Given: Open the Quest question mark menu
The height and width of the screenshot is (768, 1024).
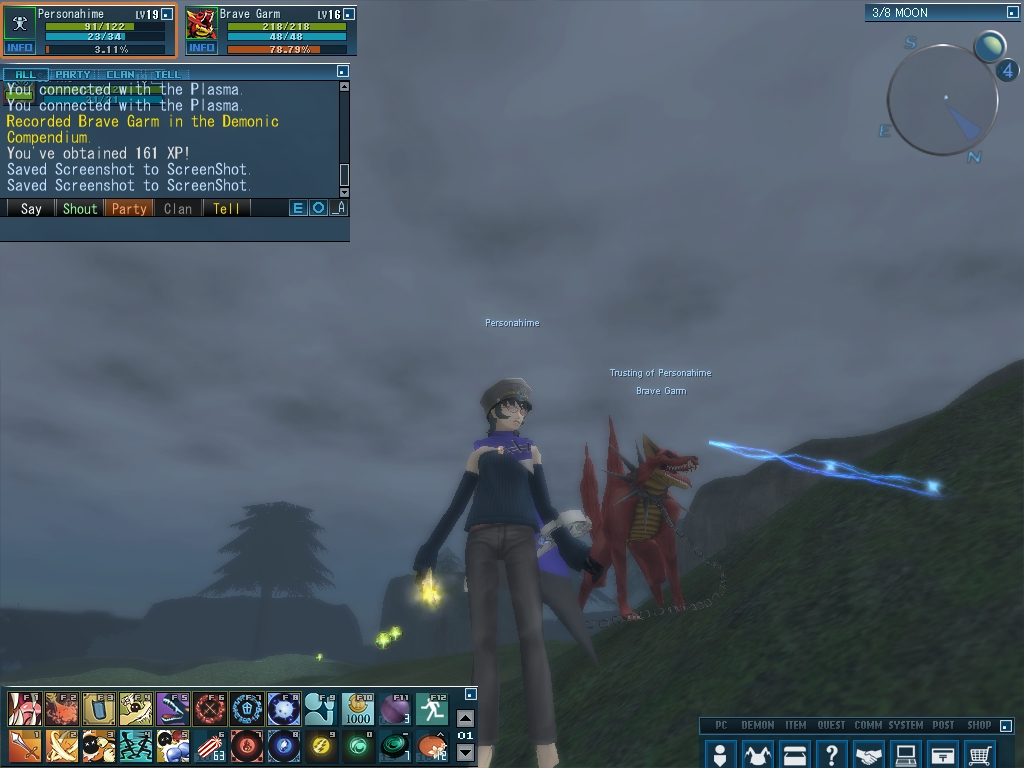Looking at the screenshot, I should click(x=832, y=754).
